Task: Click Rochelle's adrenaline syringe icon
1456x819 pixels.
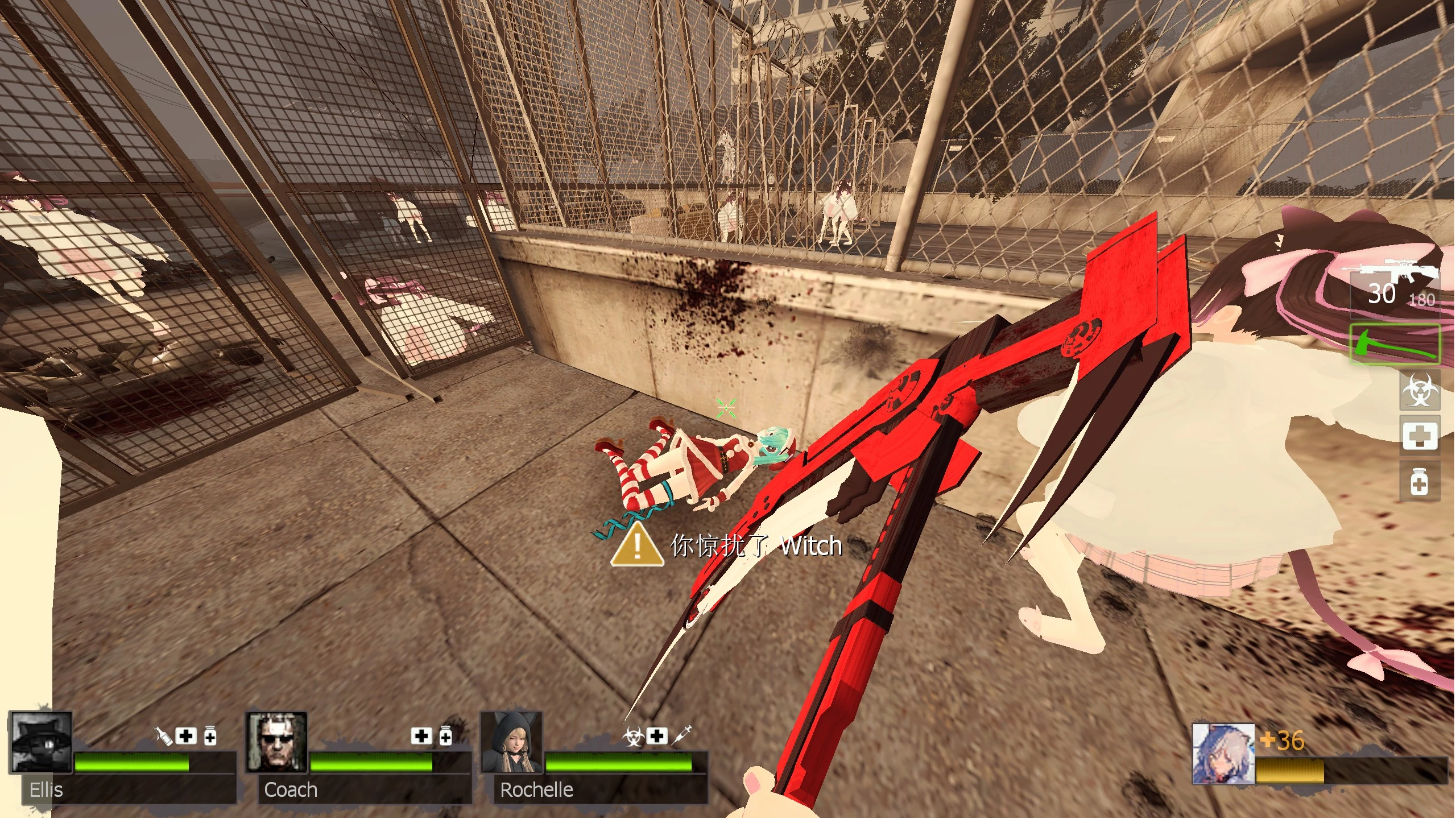Action: pyautogui.click(x=682, y=735)
